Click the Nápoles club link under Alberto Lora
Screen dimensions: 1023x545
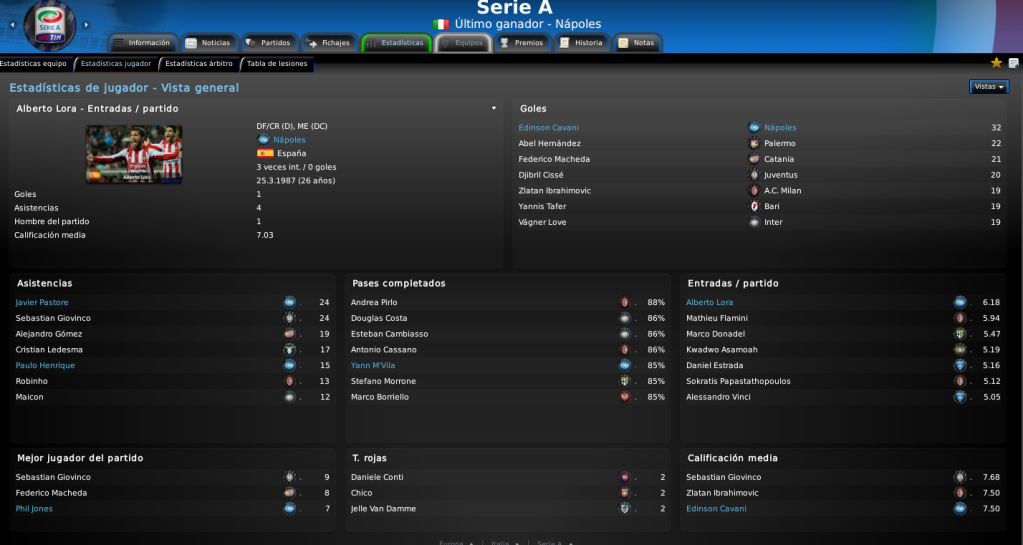click(289, 140)
